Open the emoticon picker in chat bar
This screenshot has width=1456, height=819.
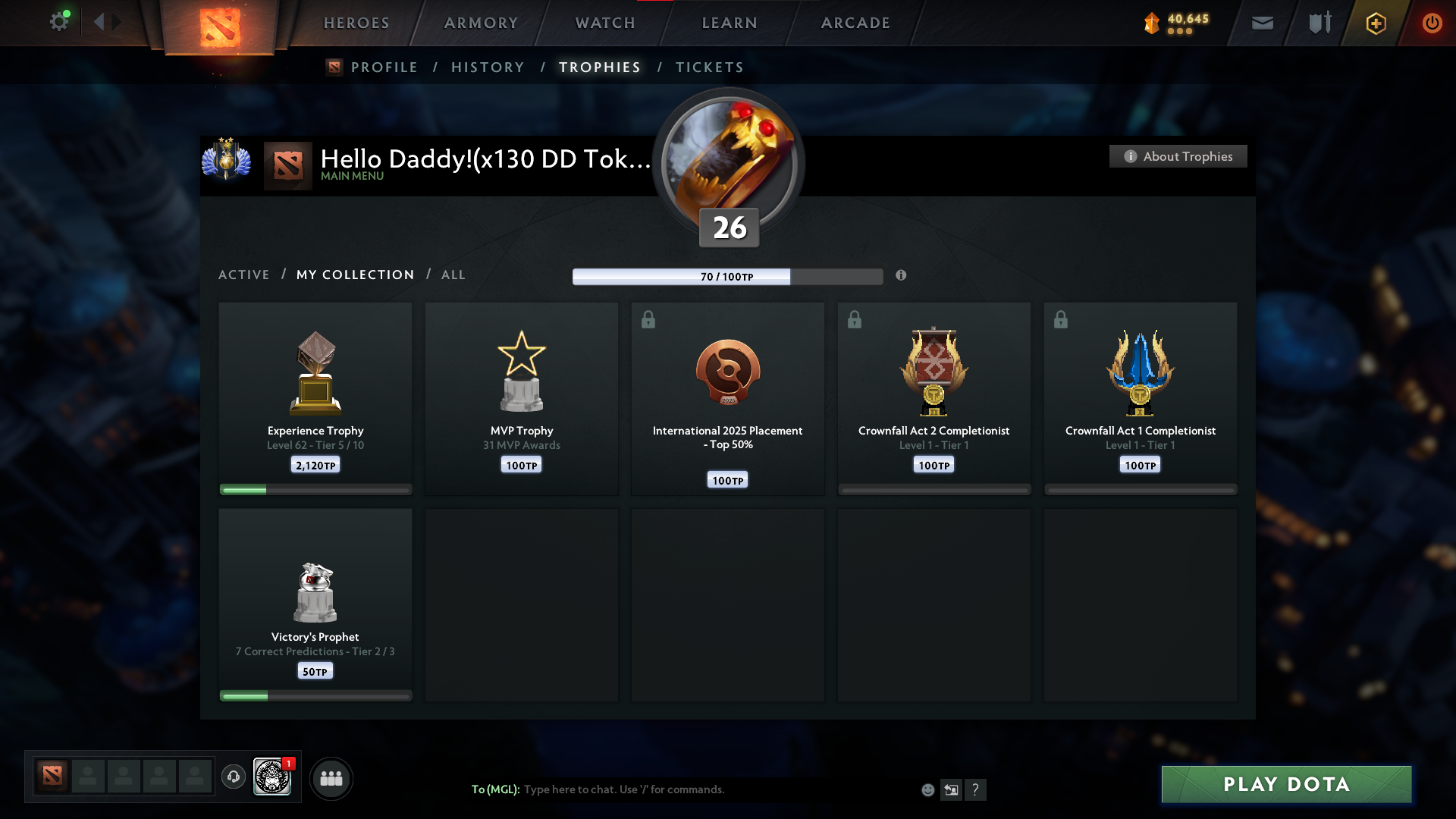click(x=927, y=789)
